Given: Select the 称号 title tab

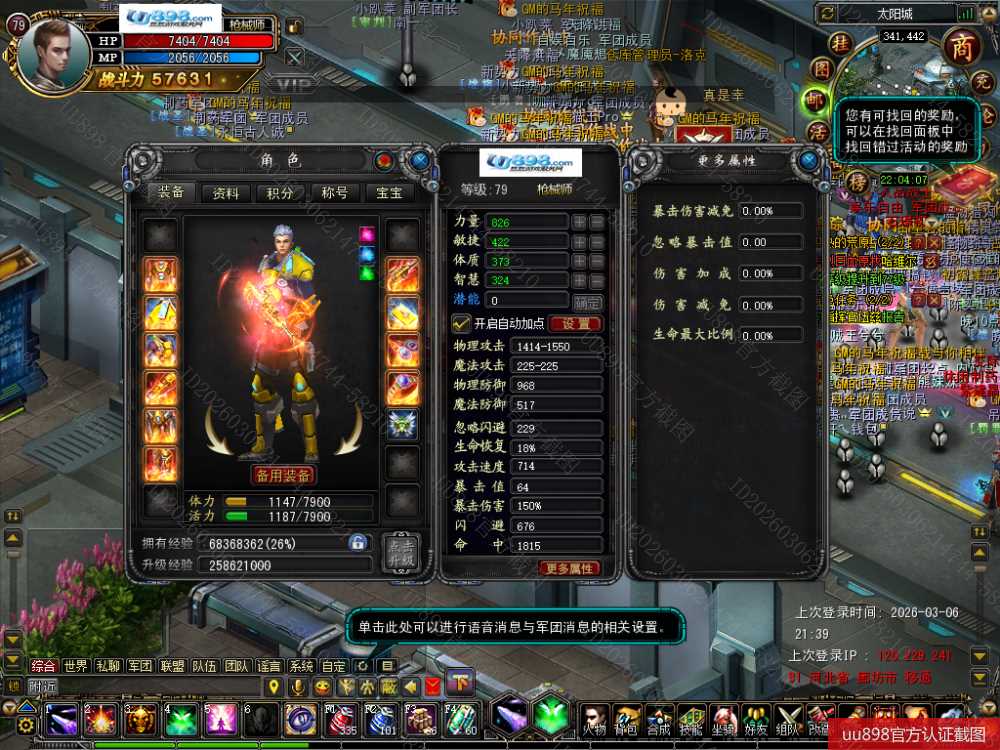Looking at the screenshot, I should coord(335,193).
